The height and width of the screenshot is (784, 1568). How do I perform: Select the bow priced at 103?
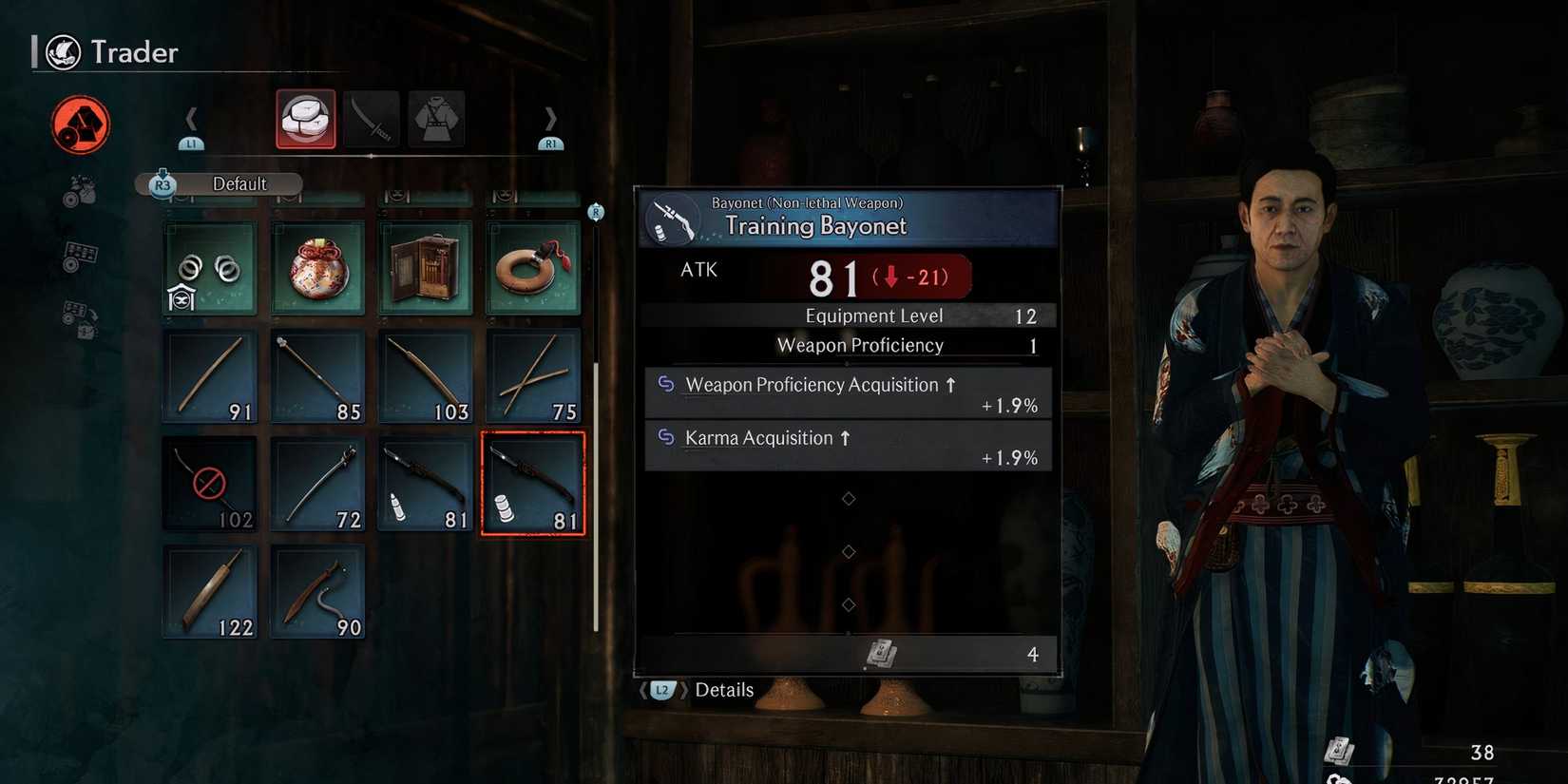tap(425, 376)
